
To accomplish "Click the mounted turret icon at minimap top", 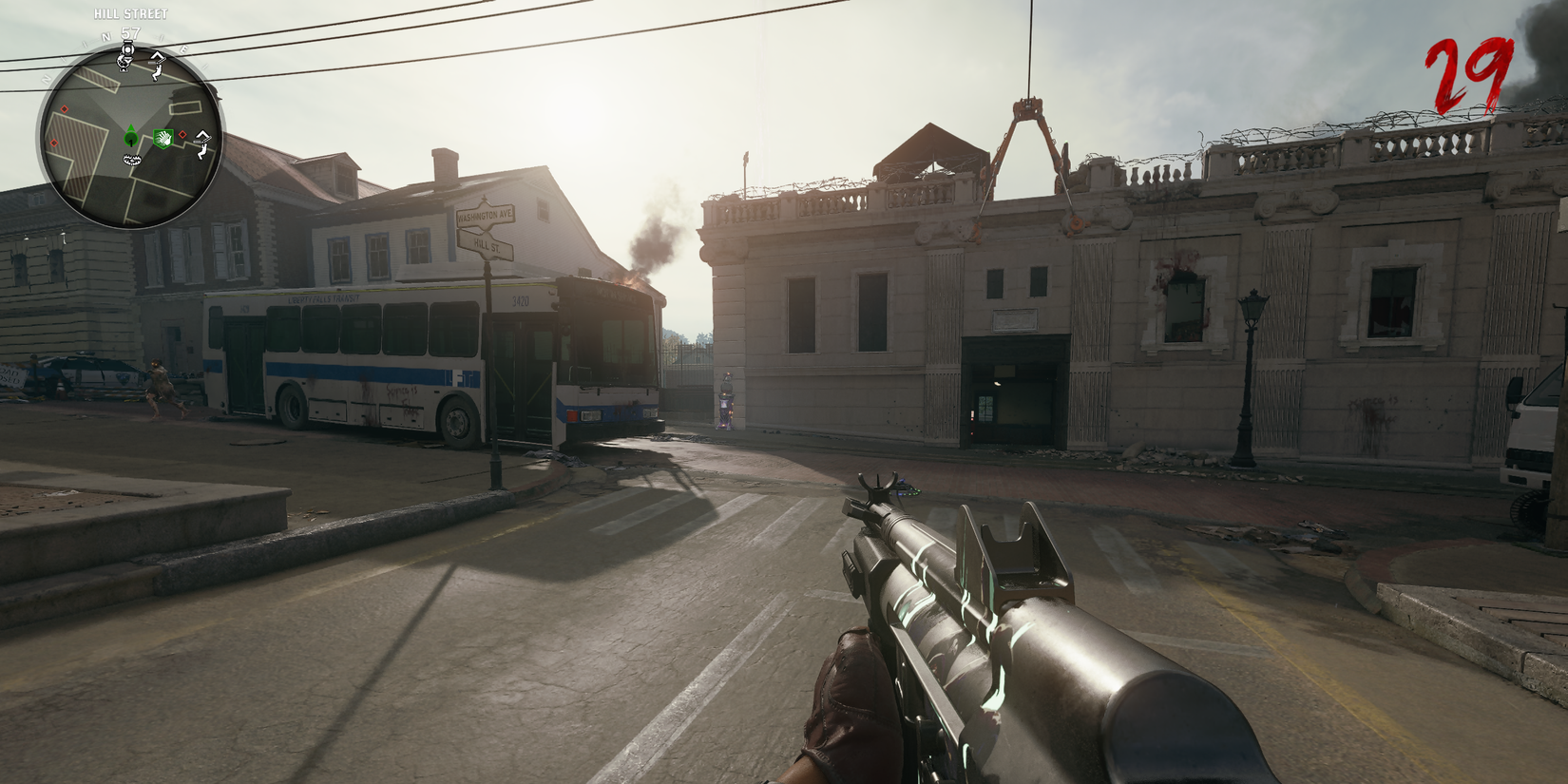I will pos(126,50).
